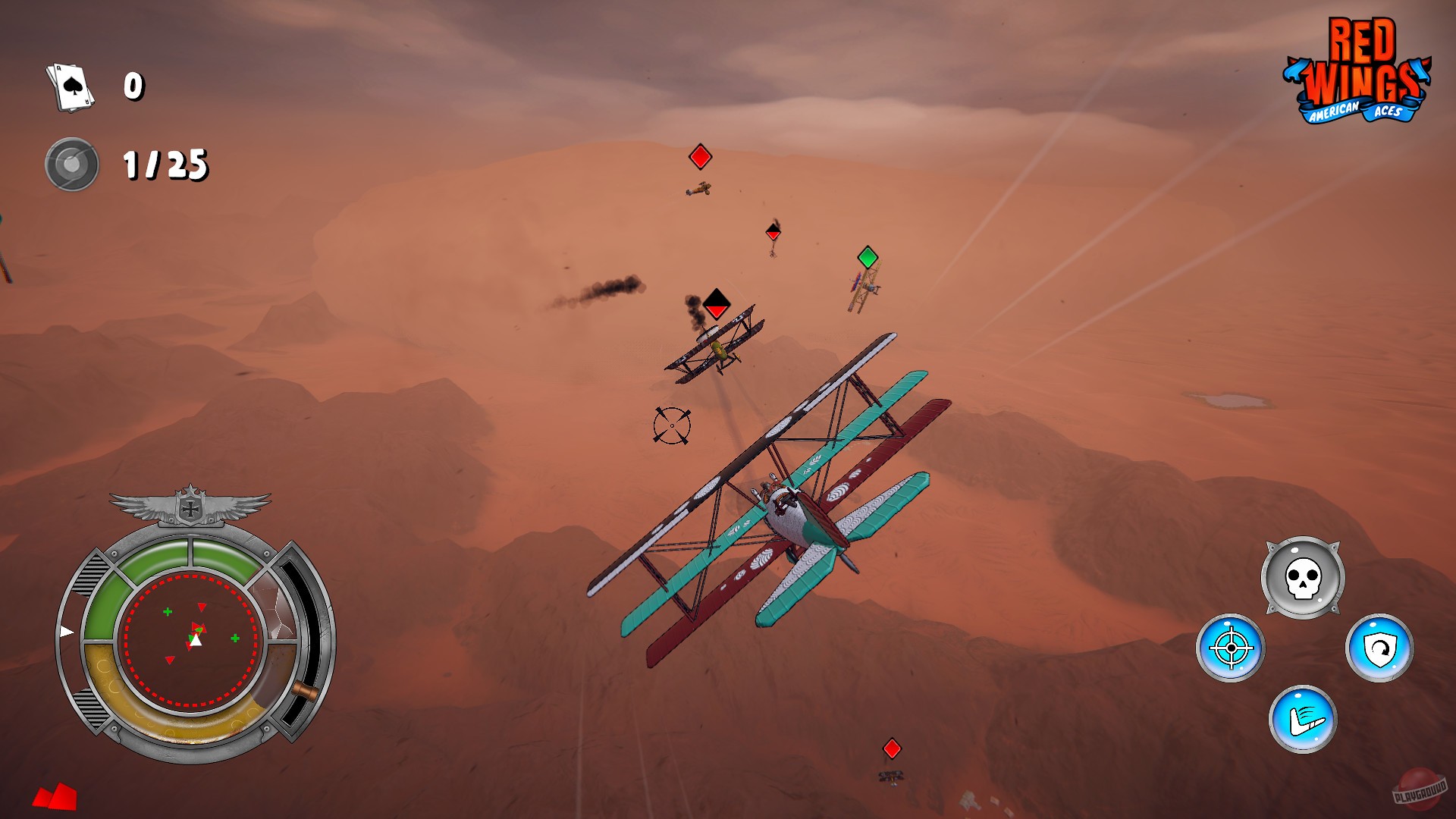Select the green diamond ally marker
The width and height of the screenshot is (1456, 819).
pyautogui.click(x=867, y=259)
